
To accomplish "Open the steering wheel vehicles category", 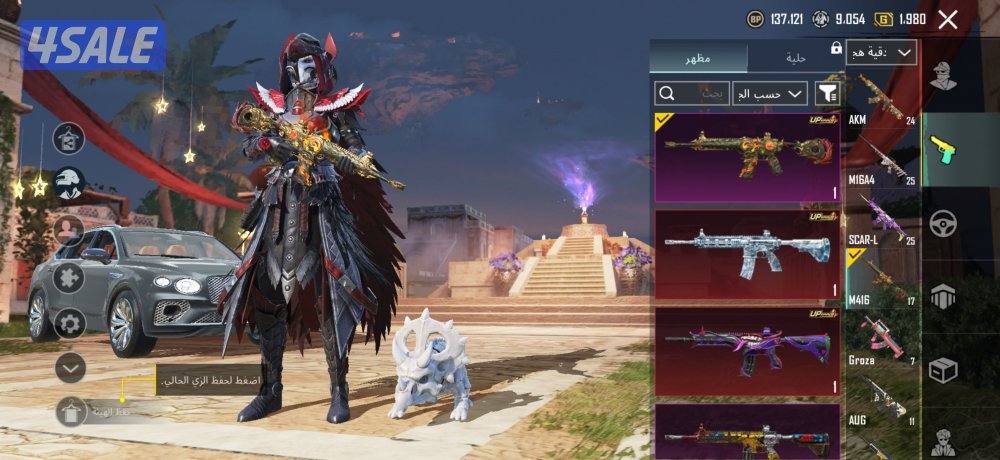I will pyautogui.click(x=943, y=223).
